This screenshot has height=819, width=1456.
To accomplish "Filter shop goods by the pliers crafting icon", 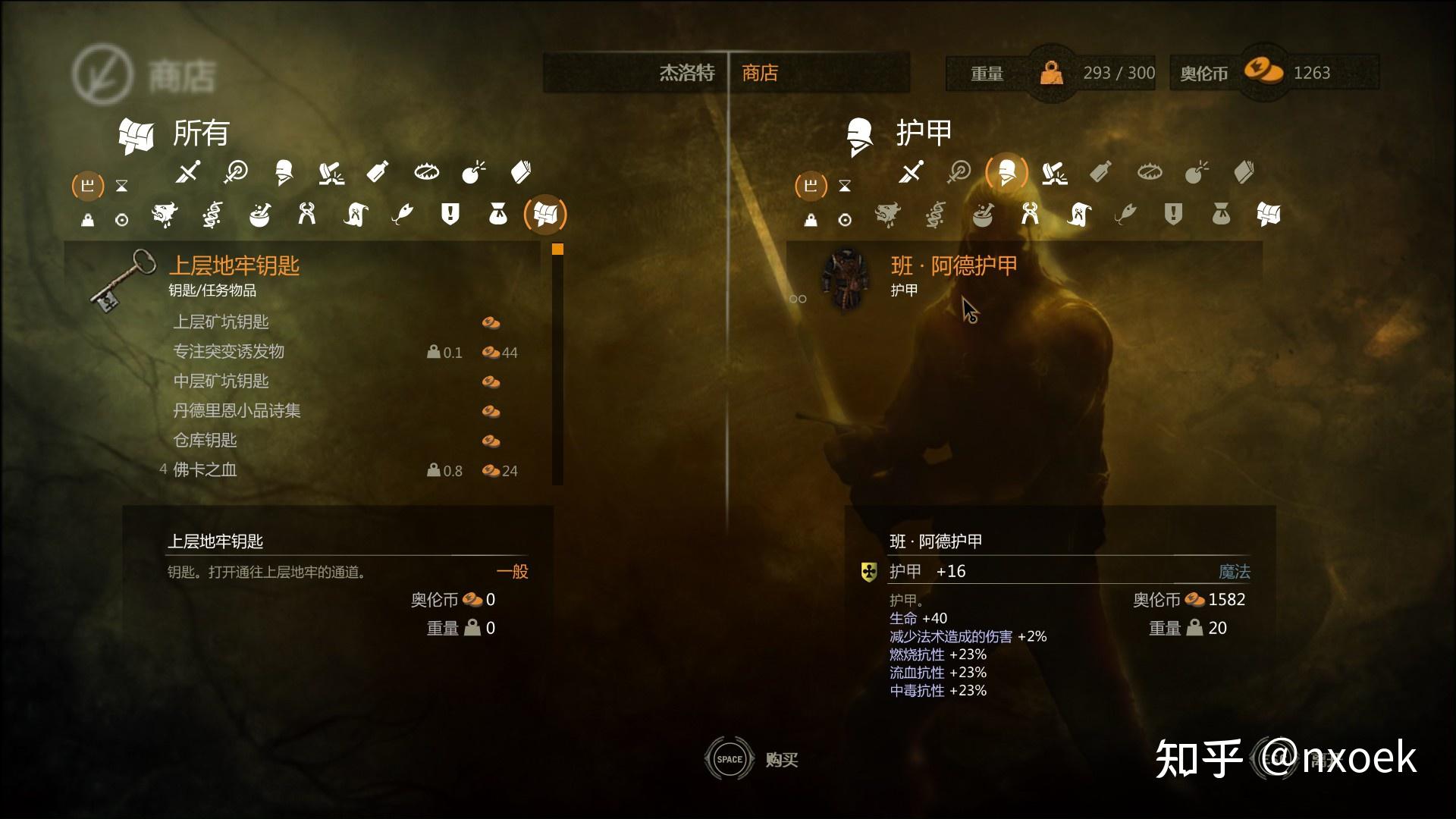I will tap(1029, 215).
